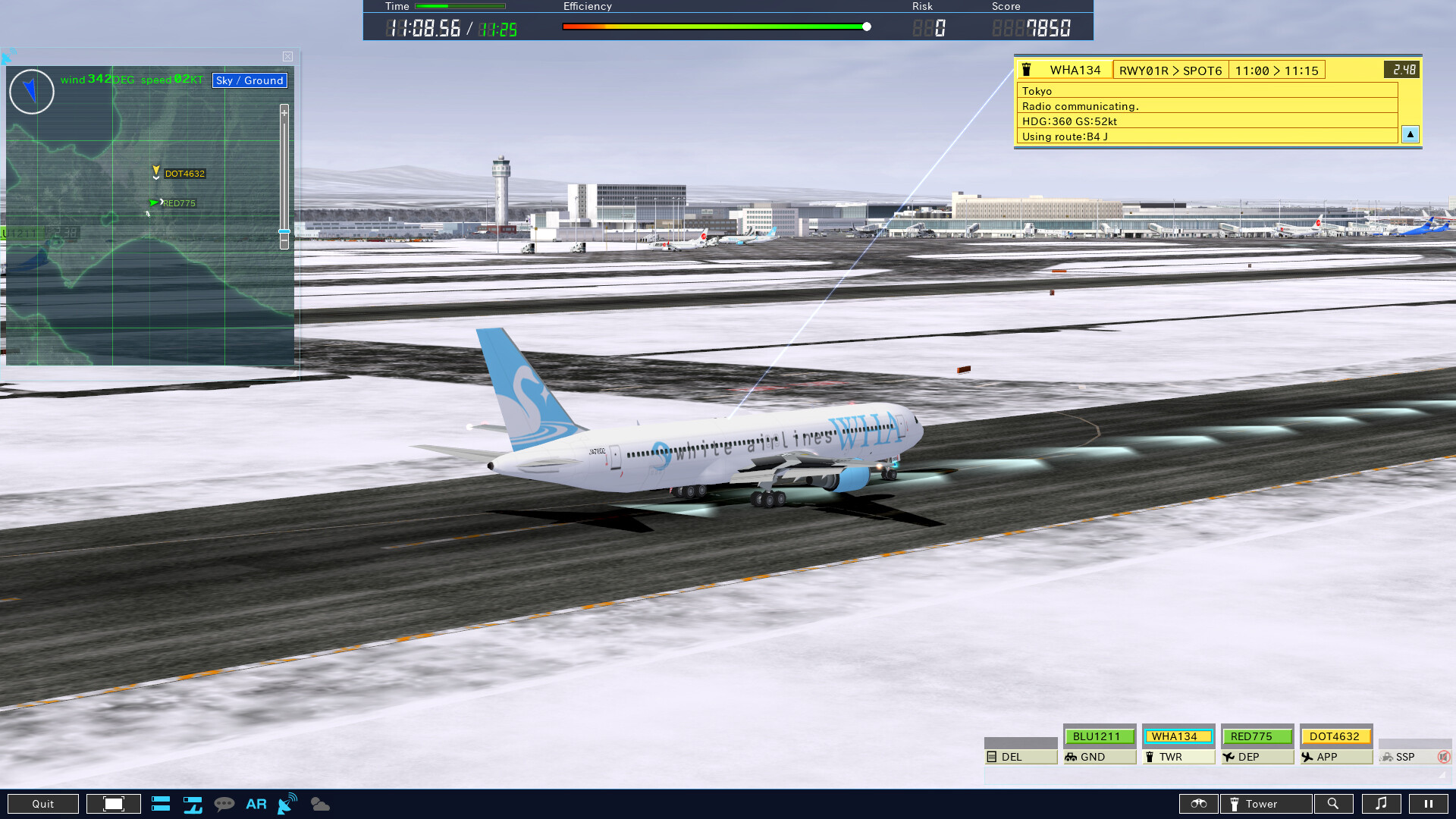Toggle the fullscreen display icon
Image resolution: width=1456 pixels, height=819 pixels.
pos(113,803)
